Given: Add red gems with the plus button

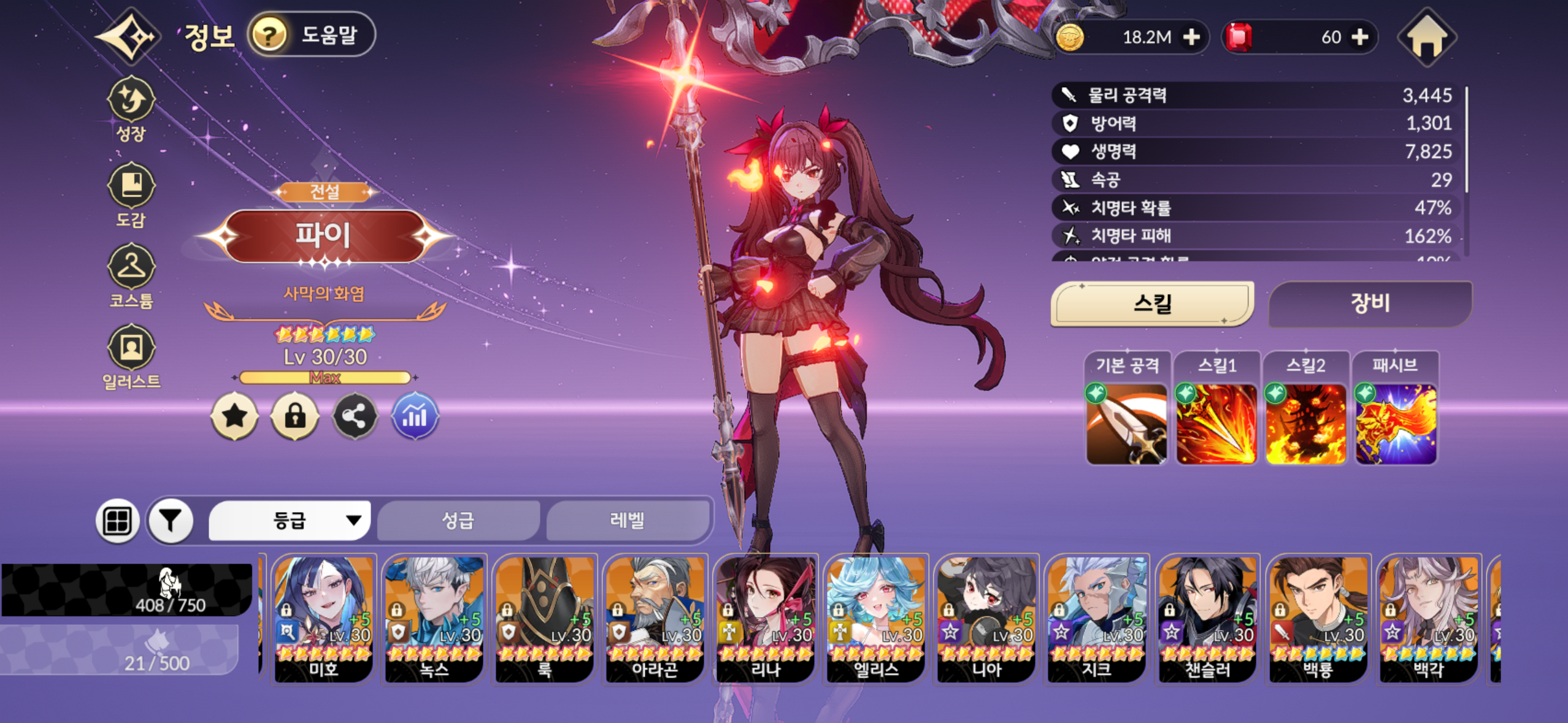Looking at the screenshot, I should (1360, 37).
